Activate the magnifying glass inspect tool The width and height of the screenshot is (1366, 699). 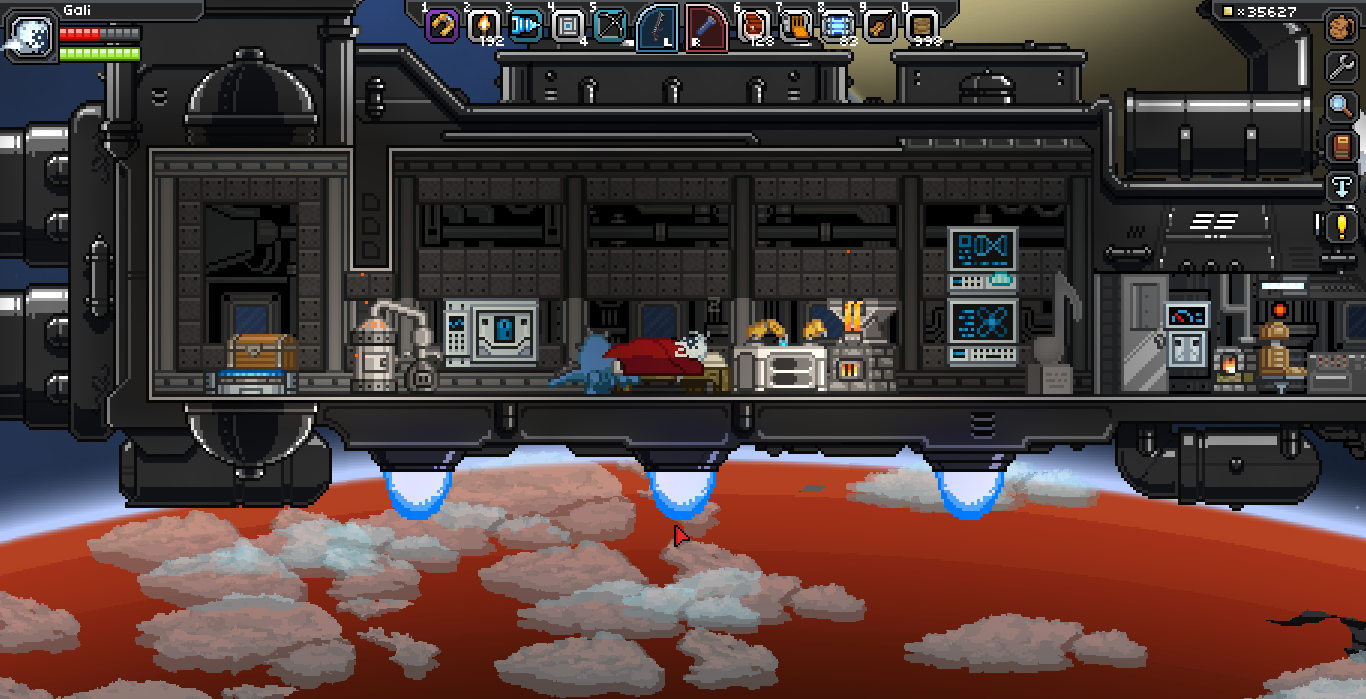pyautogui.click(x=1341, y=106)
